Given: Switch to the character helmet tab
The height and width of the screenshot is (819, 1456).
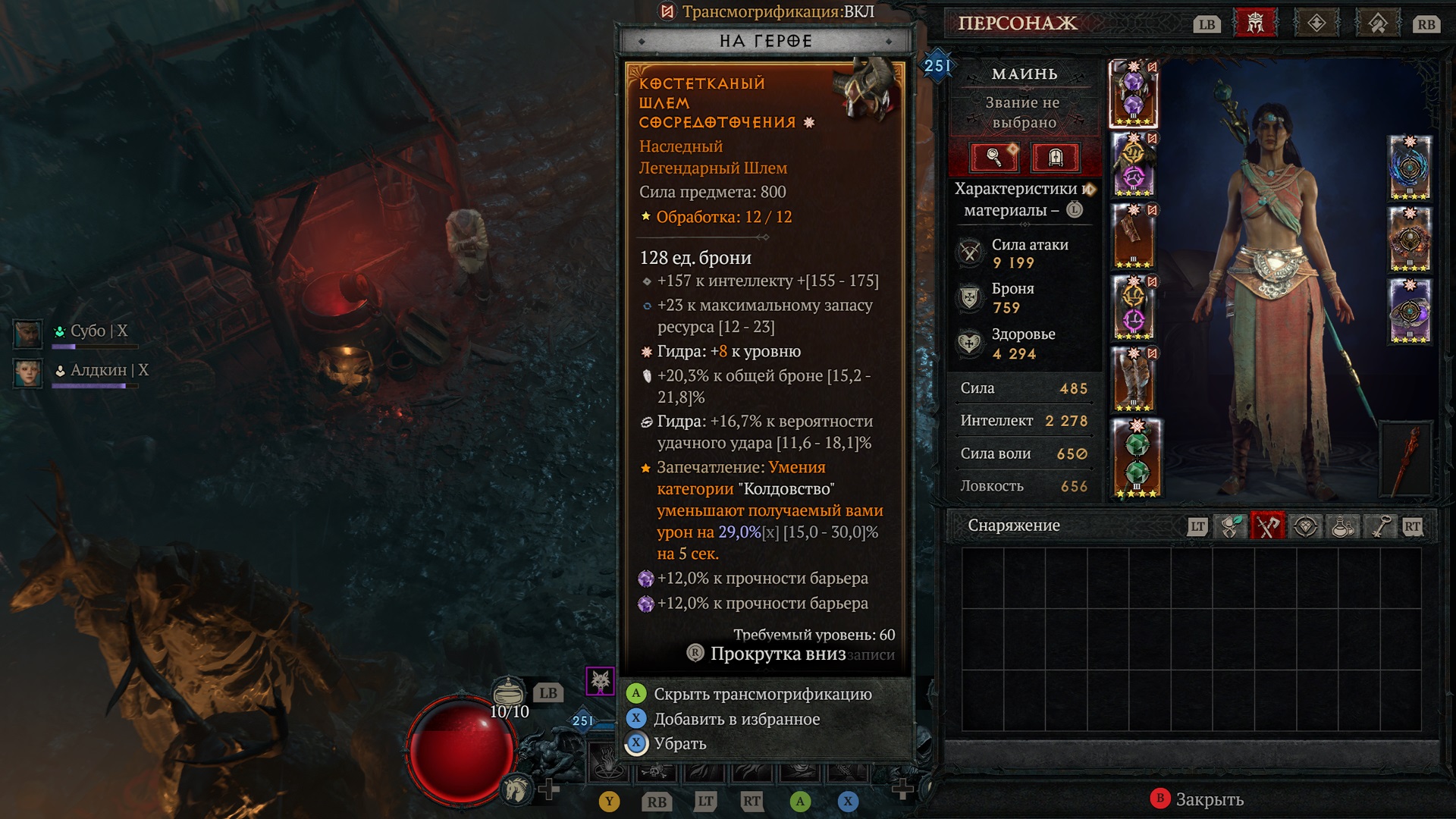Looking at the screenshot, I should [x=1256, y=24].
